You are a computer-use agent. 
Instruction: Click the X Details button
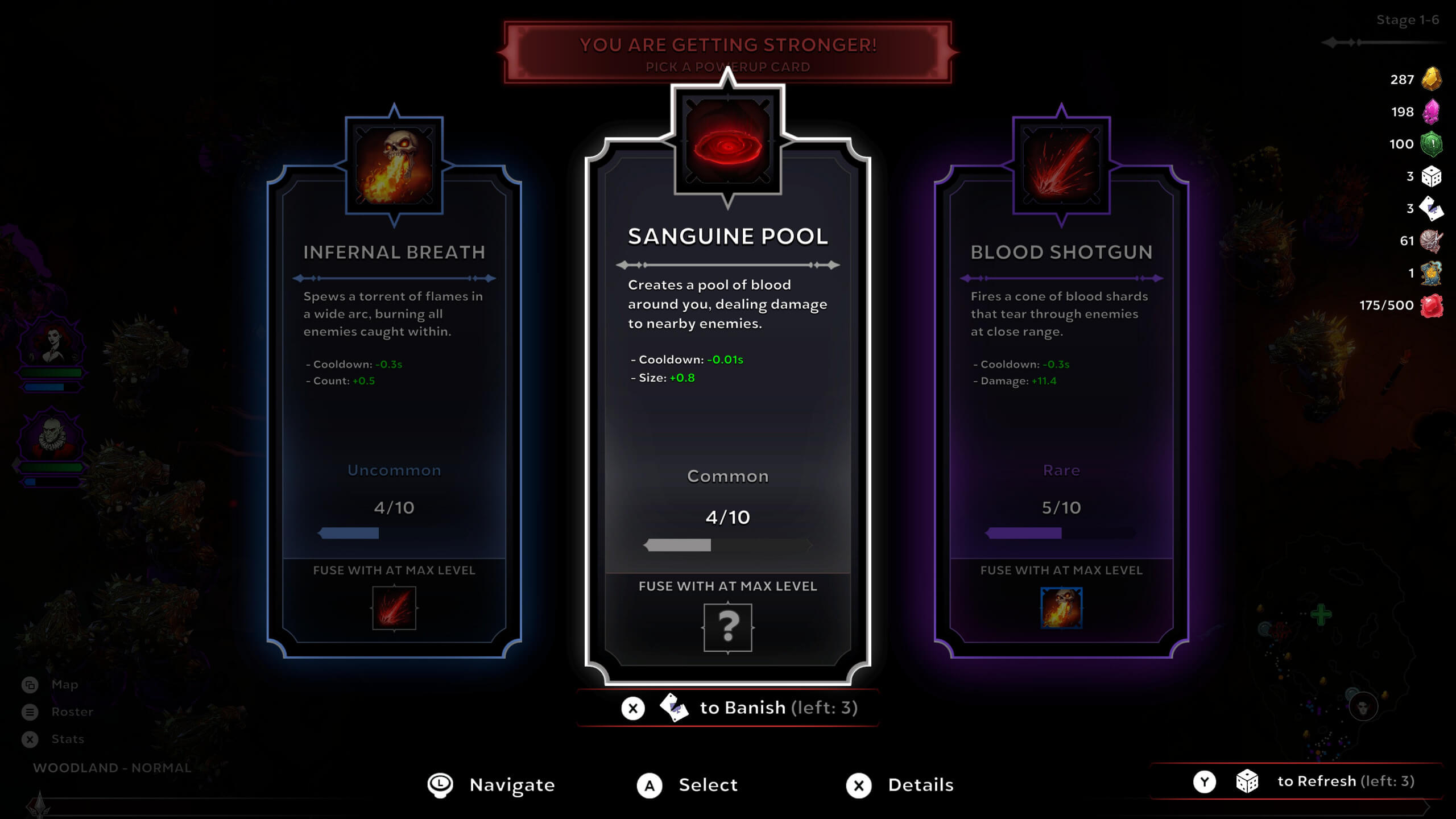click(860, 785)
